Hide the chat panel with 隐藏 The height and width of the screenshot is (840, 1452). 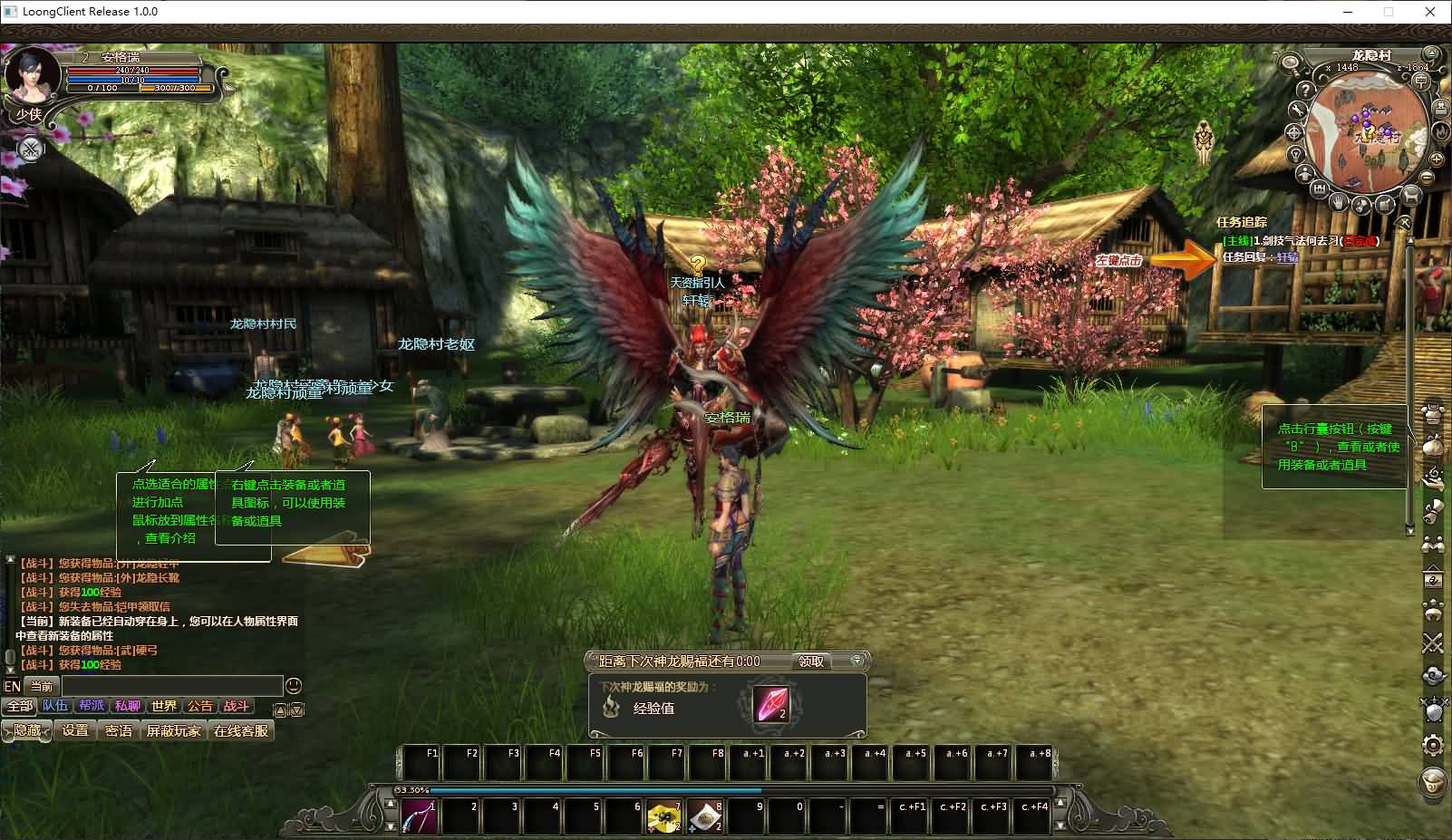pos(26,730)
